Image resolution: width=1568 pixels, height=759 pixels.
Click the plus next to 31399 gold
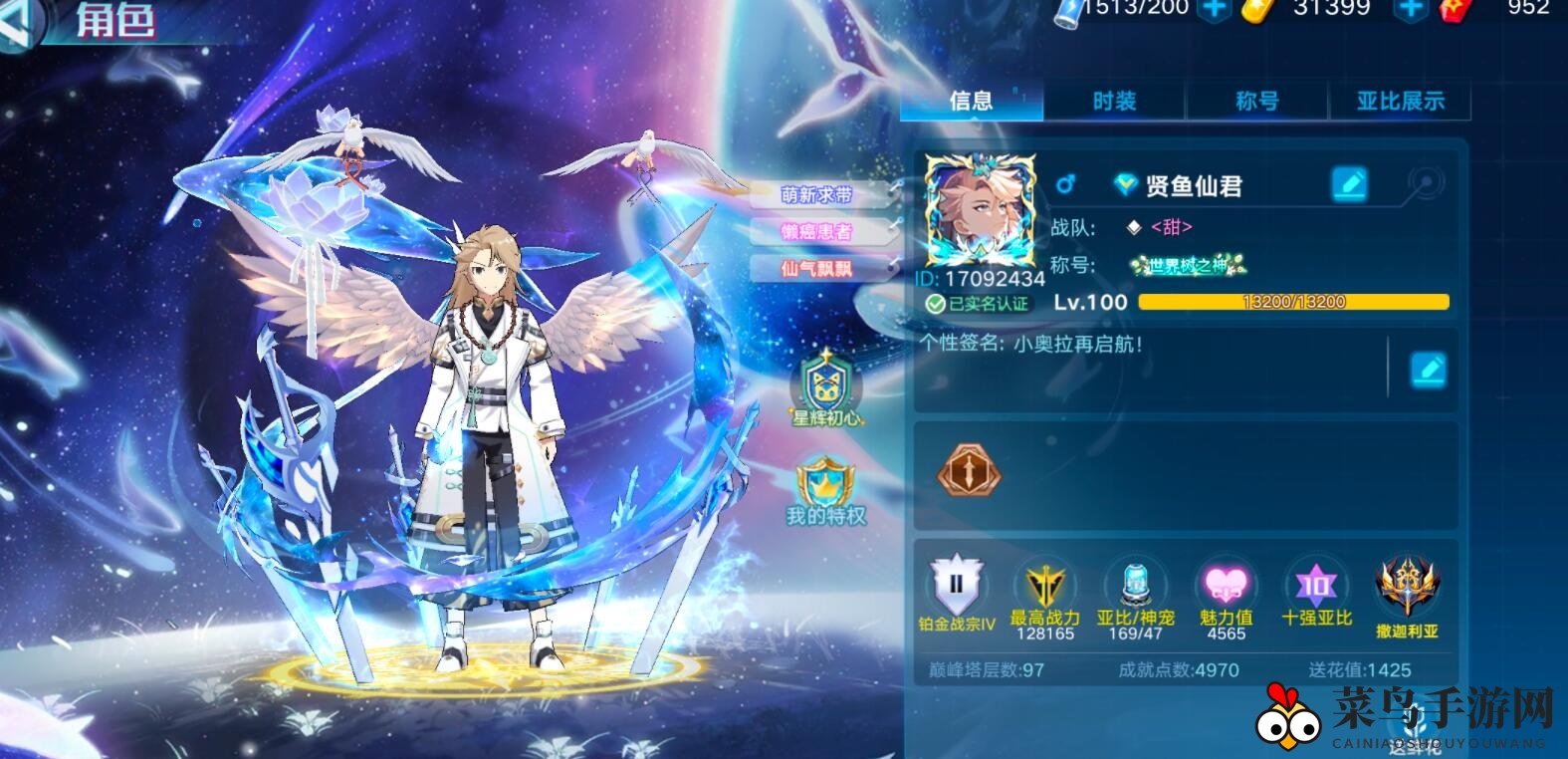(1413, 9)
